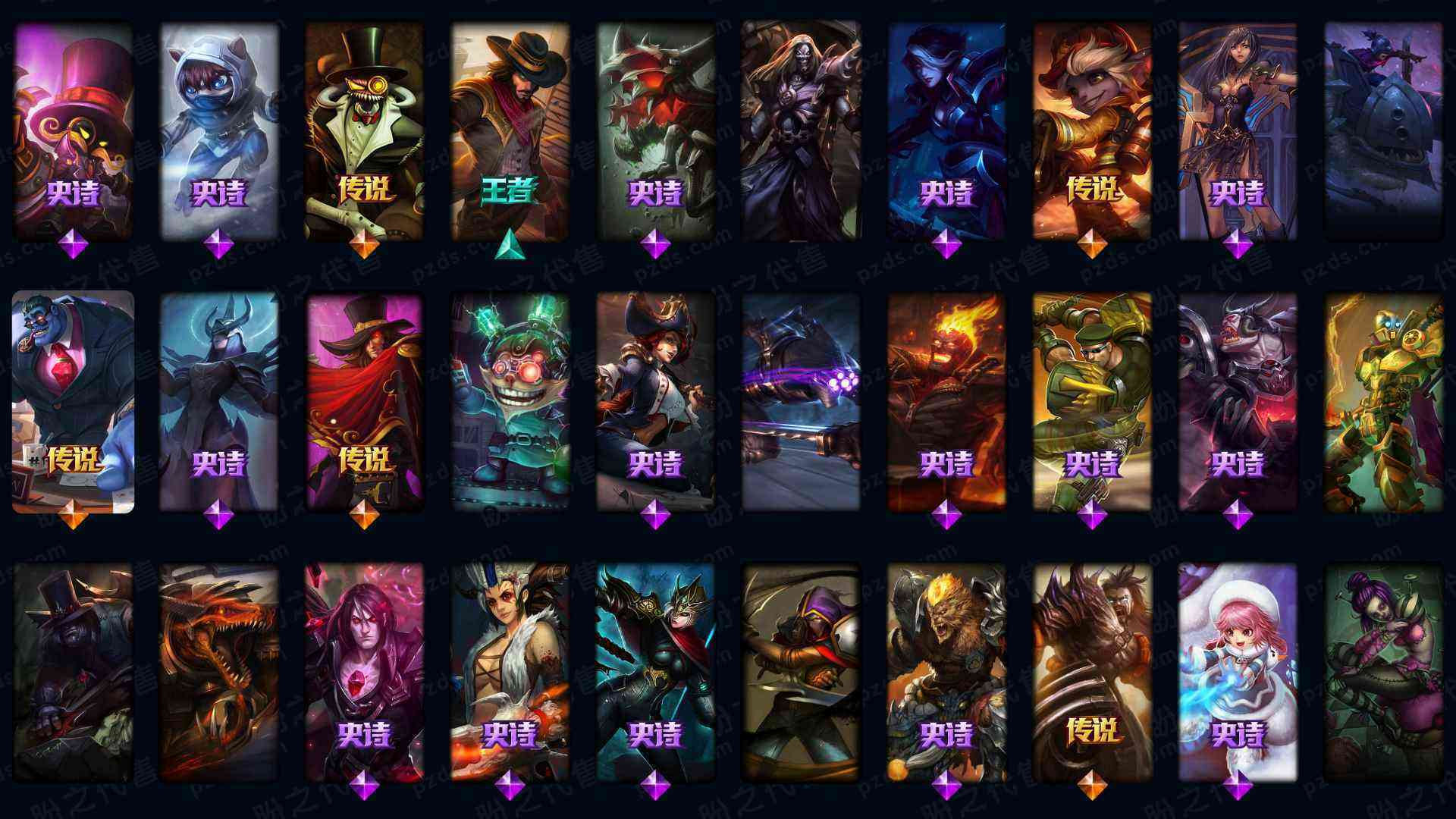Open the flaming-haired Wukong skin card
Screen dimensions: 1456x819
pos(946,402)
